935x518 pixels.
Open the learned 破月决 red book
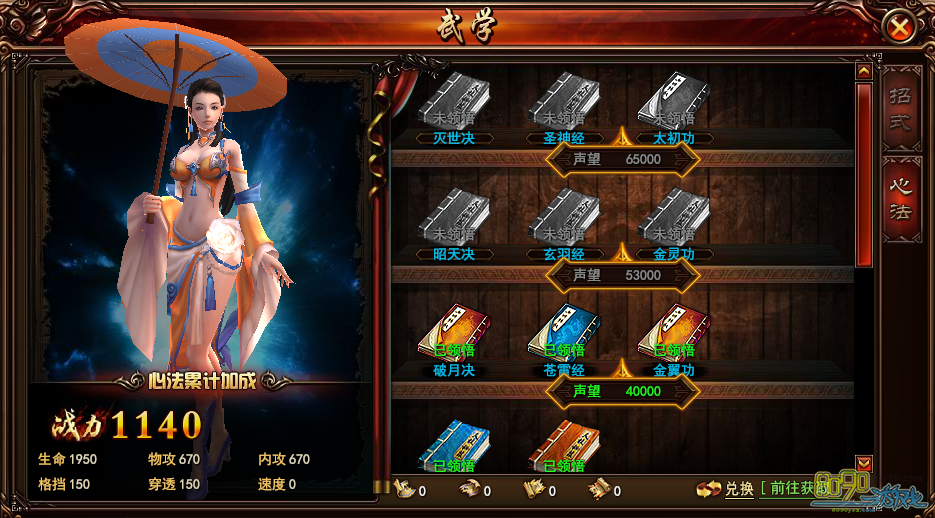pyautogui.click(x=454, y=332)
